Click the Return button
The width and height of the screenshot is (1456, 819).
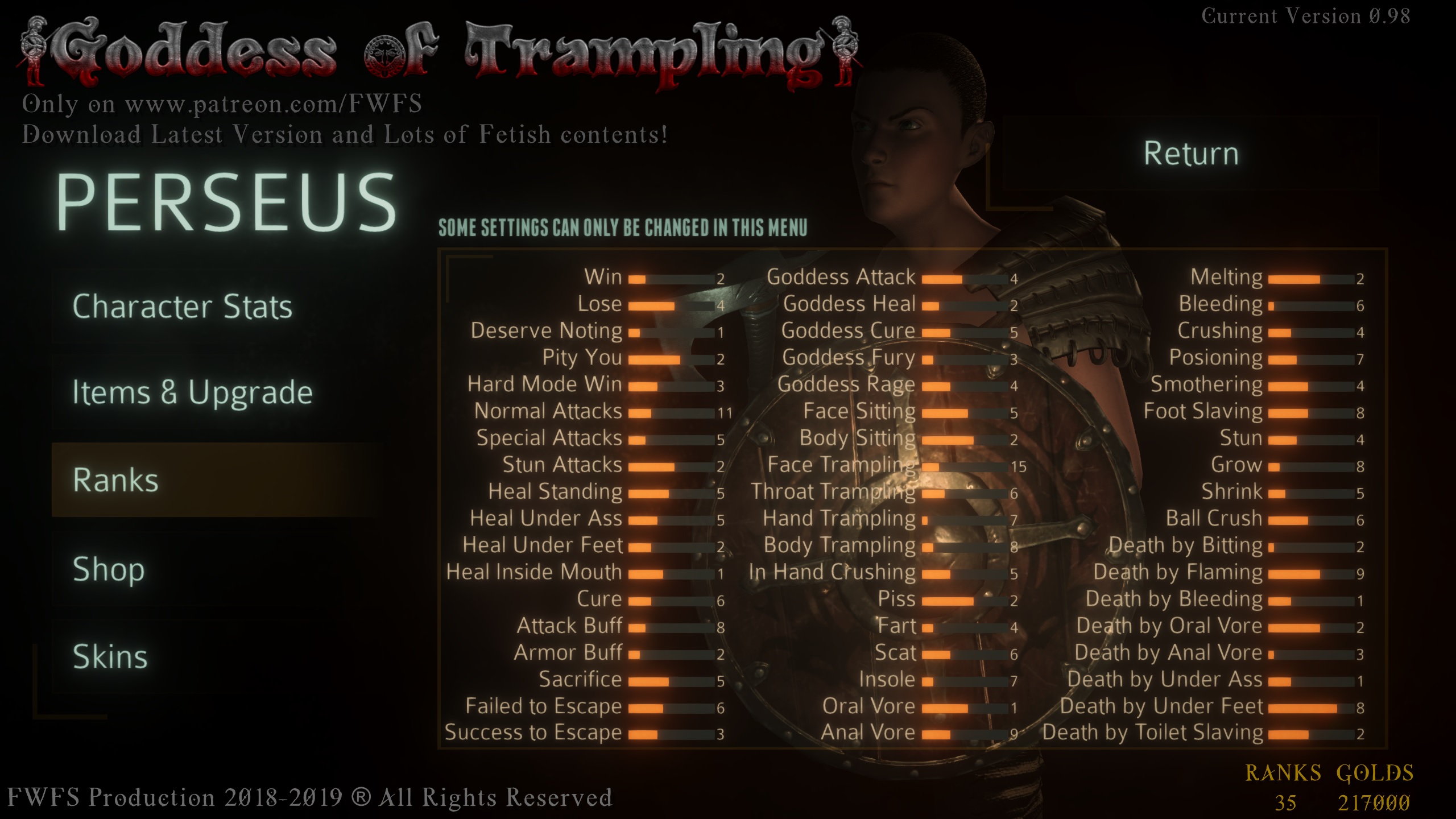(x=1191, y=154)
